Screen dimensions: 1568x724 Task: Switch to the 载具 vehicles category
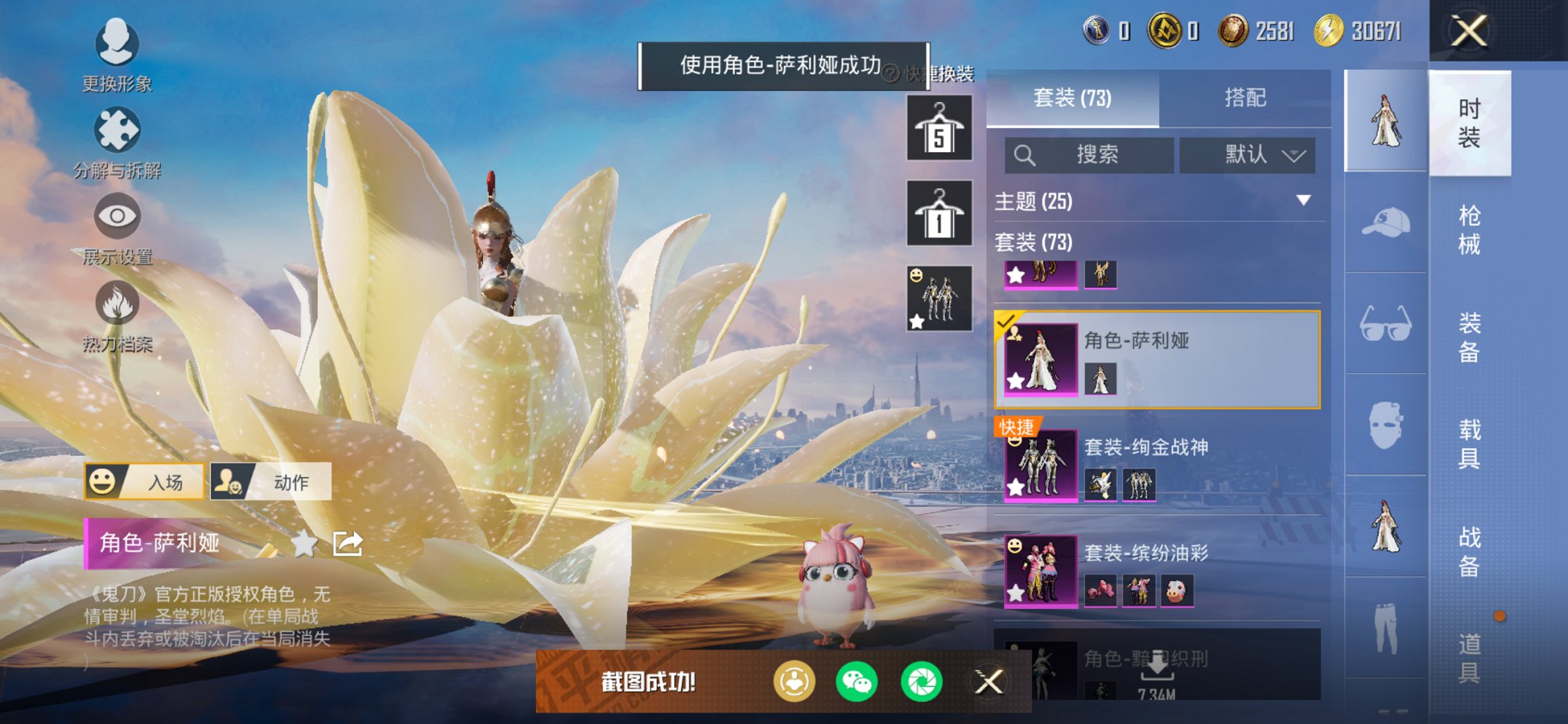(x=1469, y=443)
